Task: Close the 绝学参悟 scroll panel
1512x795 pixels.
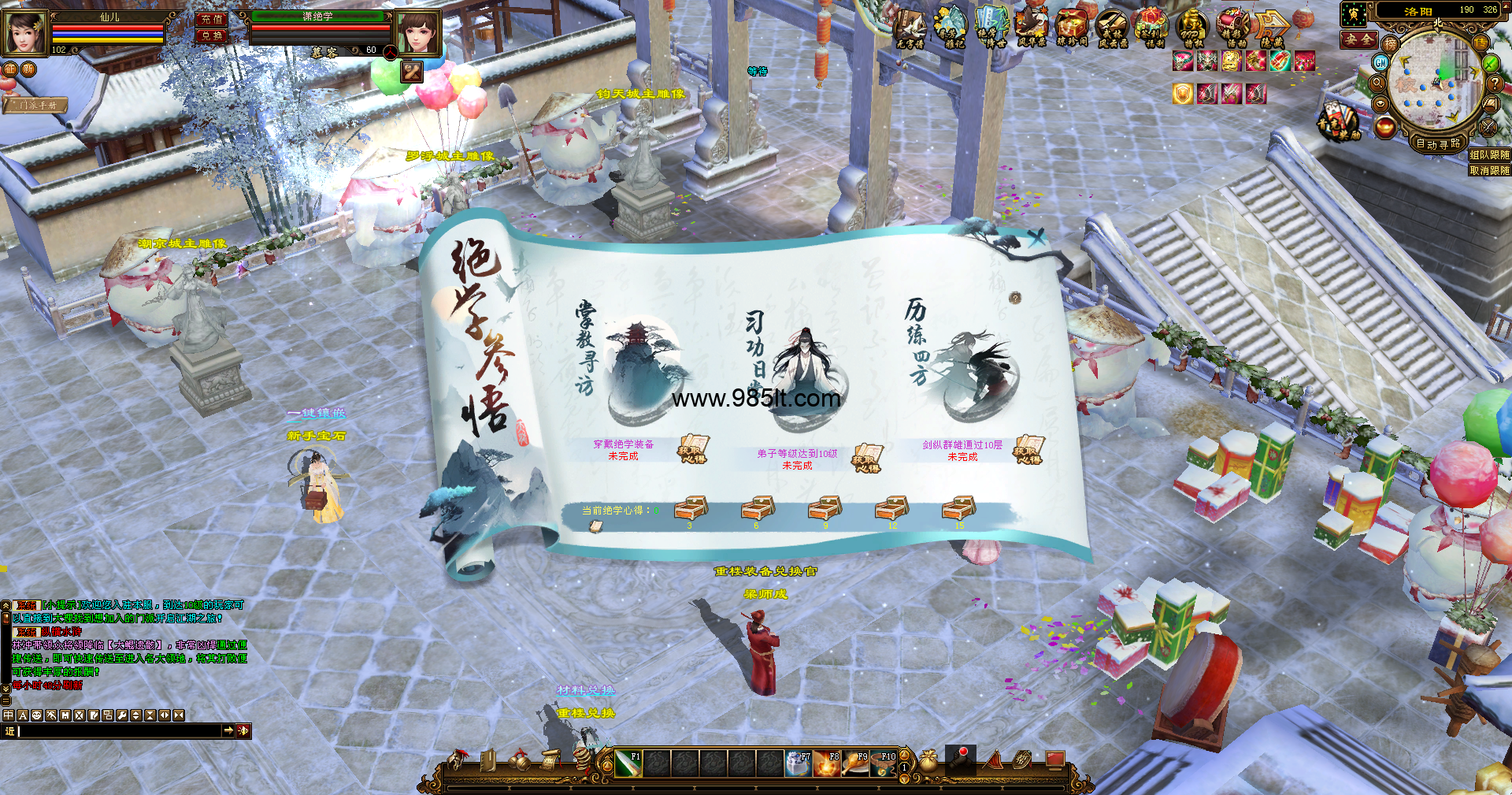Action: pyautogui.click(x=1036, y=236)
